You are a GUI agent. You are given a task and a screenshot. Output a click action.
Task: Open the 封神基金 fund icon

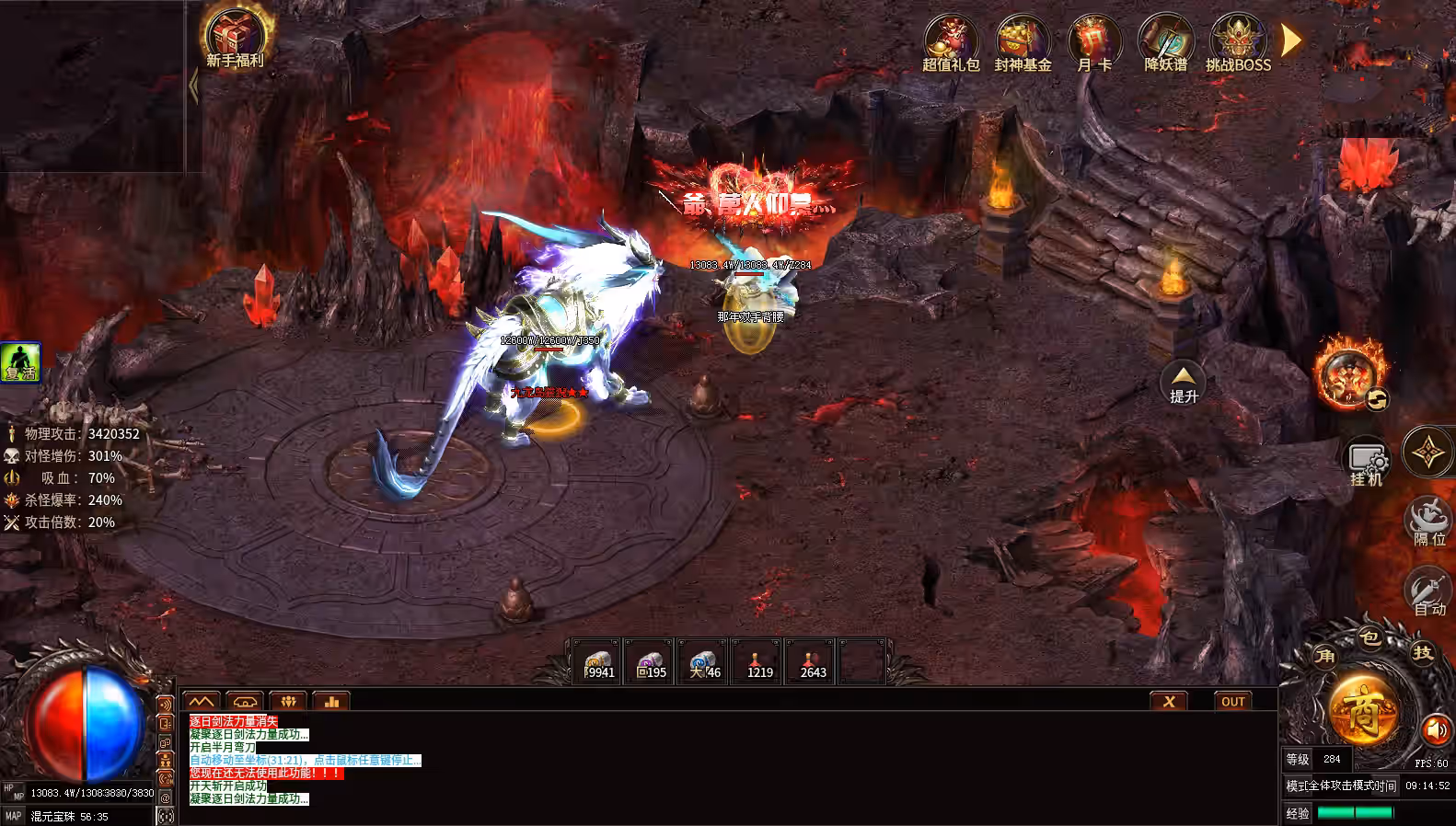pyautogui.click(x=1022, y=41)
